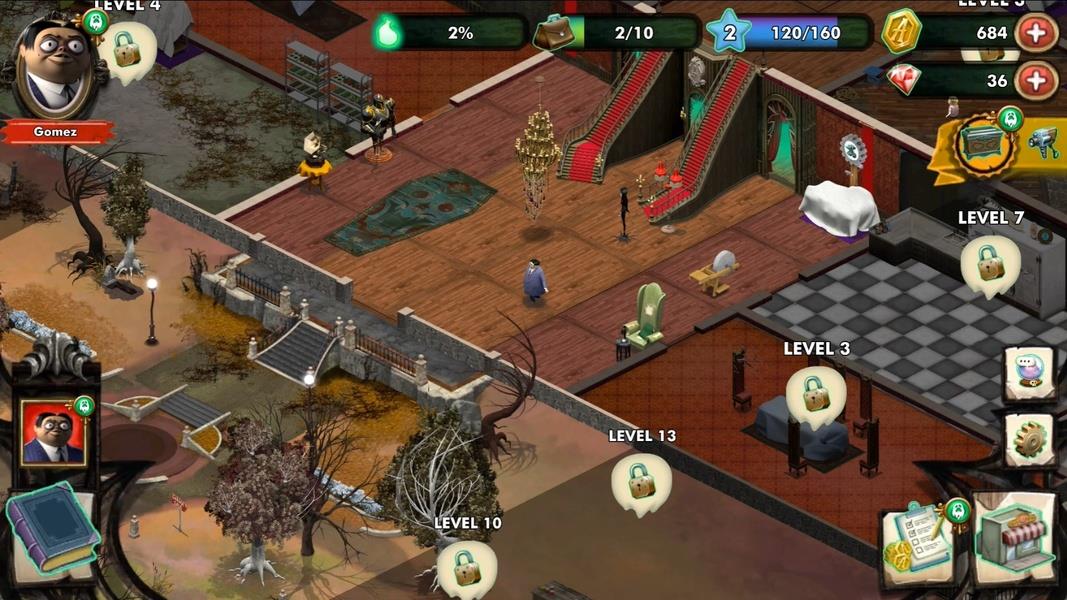Select the Gomez character card
The image size is (1067, 600).
53,432
